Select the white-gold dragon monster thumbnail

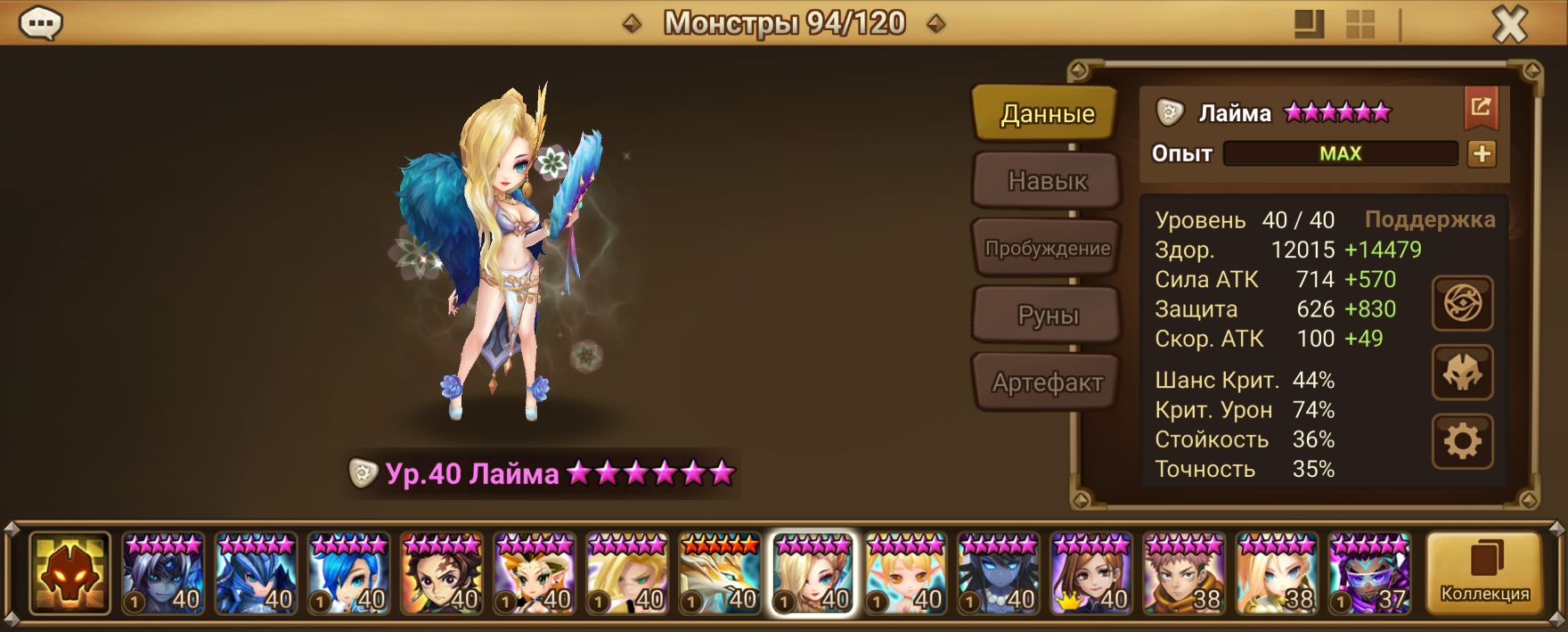point(719,573)
